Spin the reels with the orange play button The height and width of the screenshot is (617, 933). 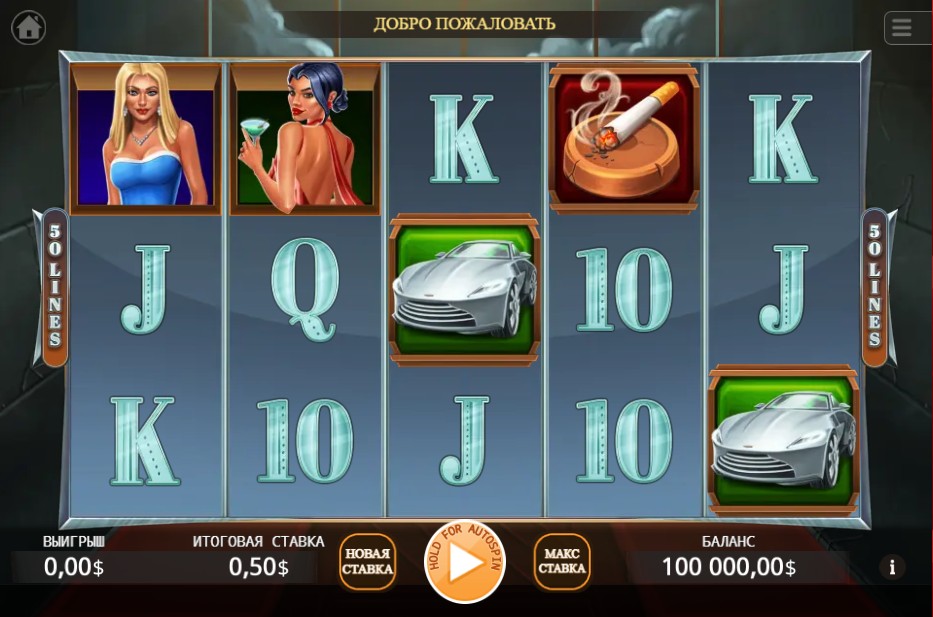(465, 562)
